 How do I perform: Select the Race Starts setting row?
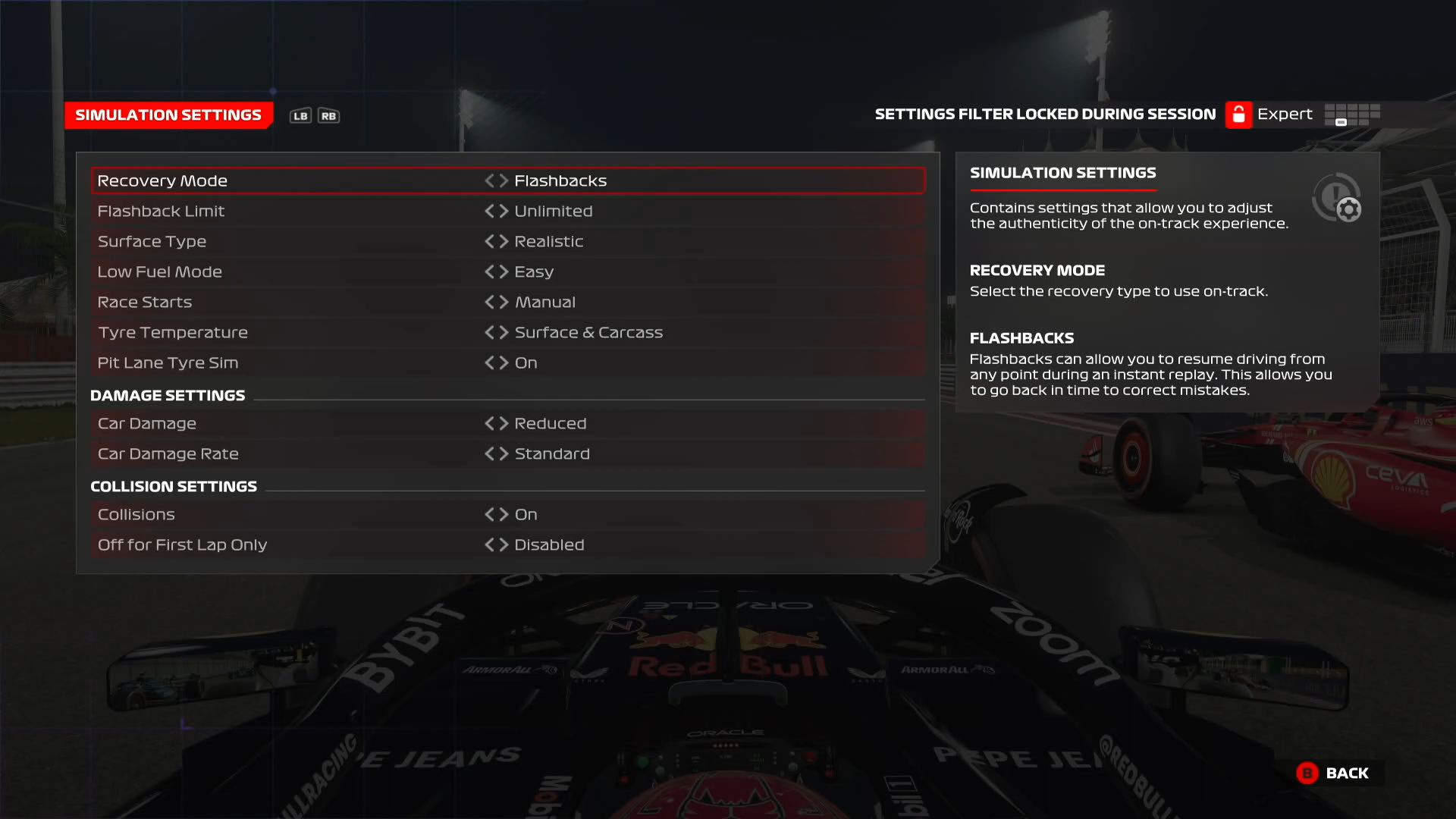pos(303,302)
